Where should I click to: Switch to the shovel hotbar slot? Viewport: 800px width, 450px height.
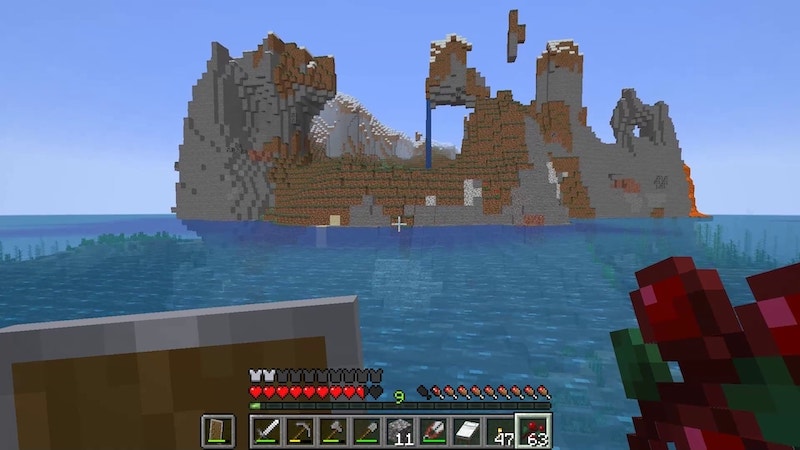(366, 431)
